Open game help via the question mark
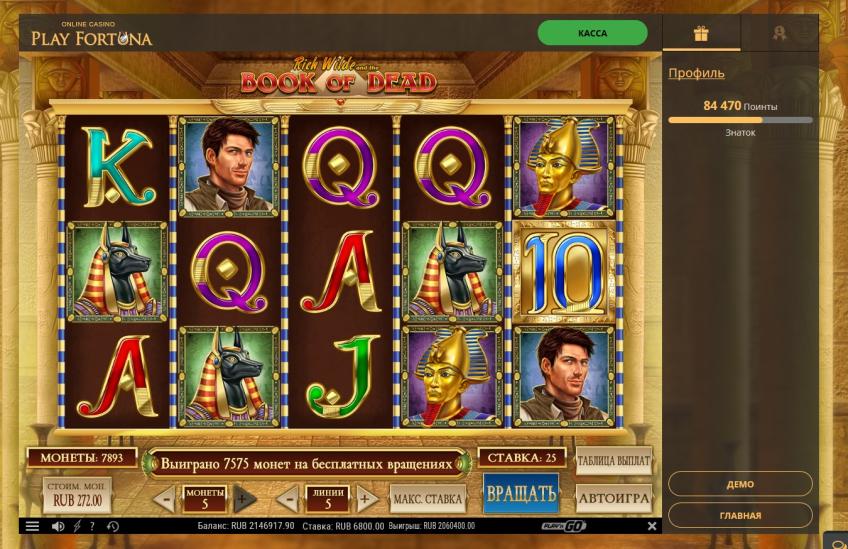This screenshot has height=549, width=848. coord(92,526)
